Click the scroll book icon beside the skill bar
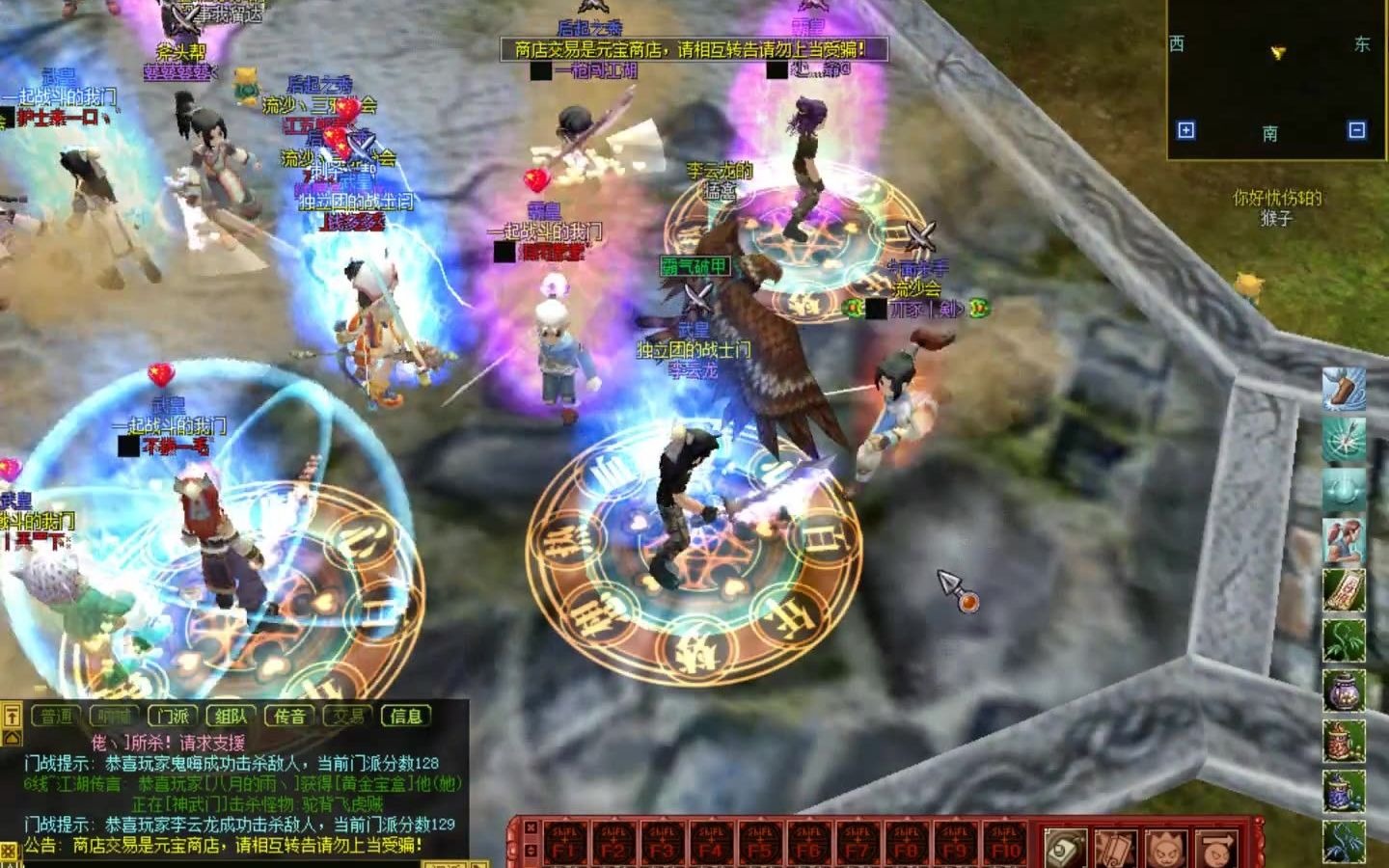 pyautogui.click(x=1064, y=849)
